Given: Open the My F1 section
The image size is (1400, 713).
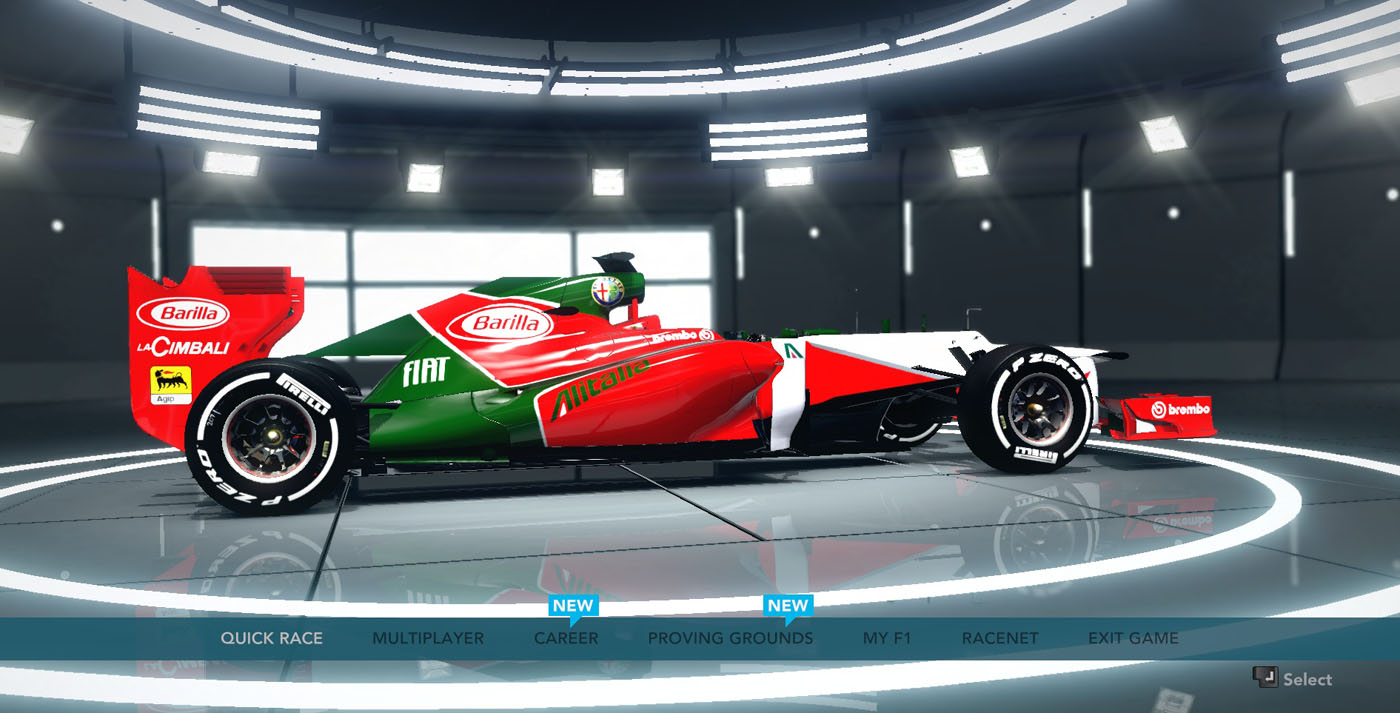Looking at the screenshot, I should (x=887, y=638).
